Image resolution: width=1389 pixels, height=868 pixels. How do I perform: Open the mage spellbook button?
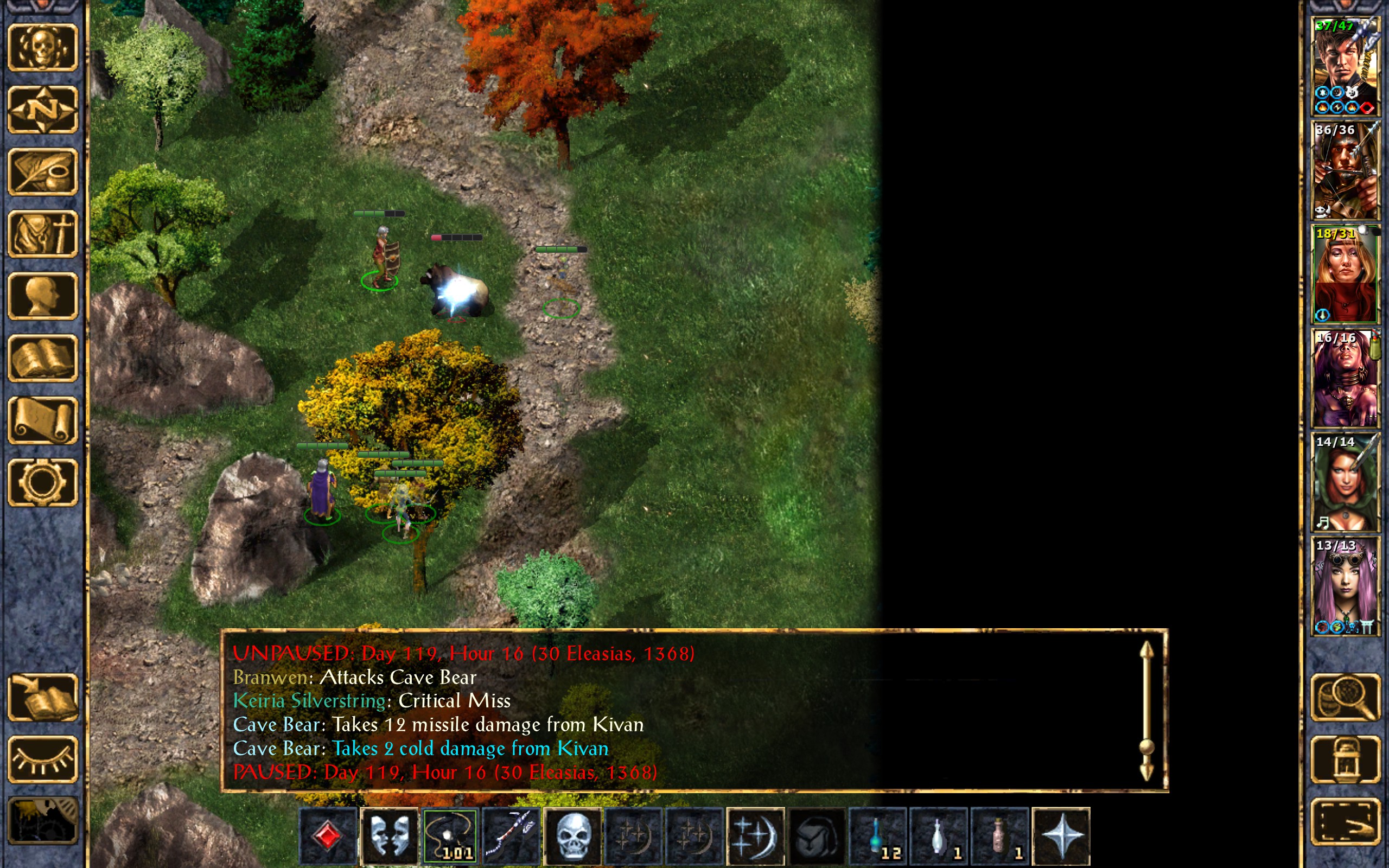(43, 358)
